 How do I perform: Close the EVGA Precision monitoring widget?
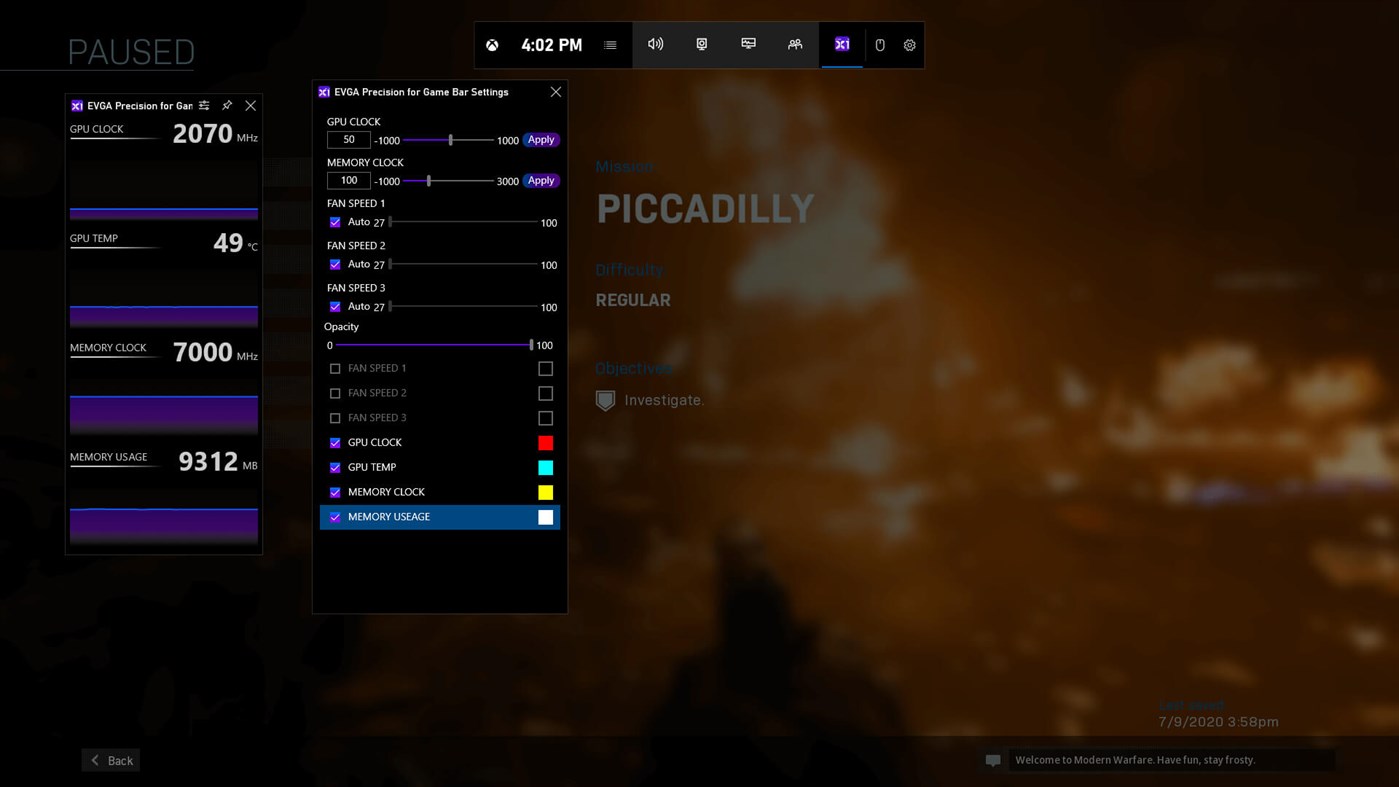251,106
